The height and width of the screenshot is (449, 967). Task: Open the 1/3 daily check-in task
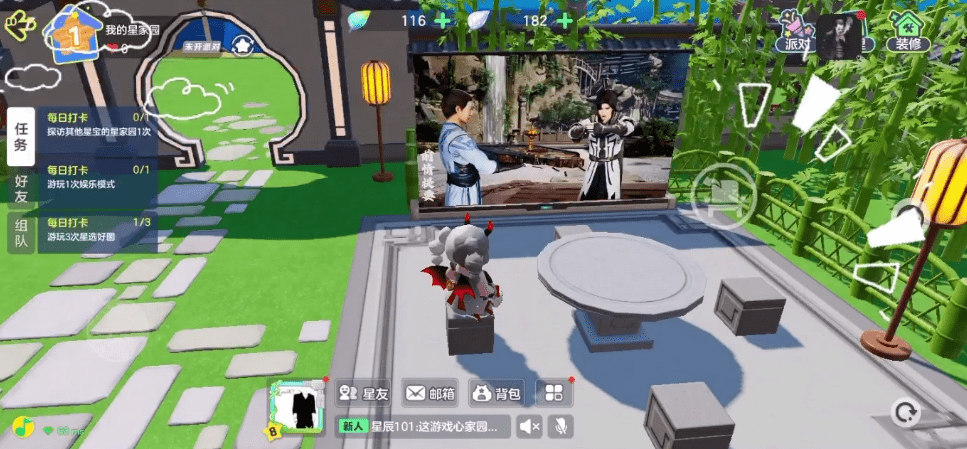click(x=98, y=230)
